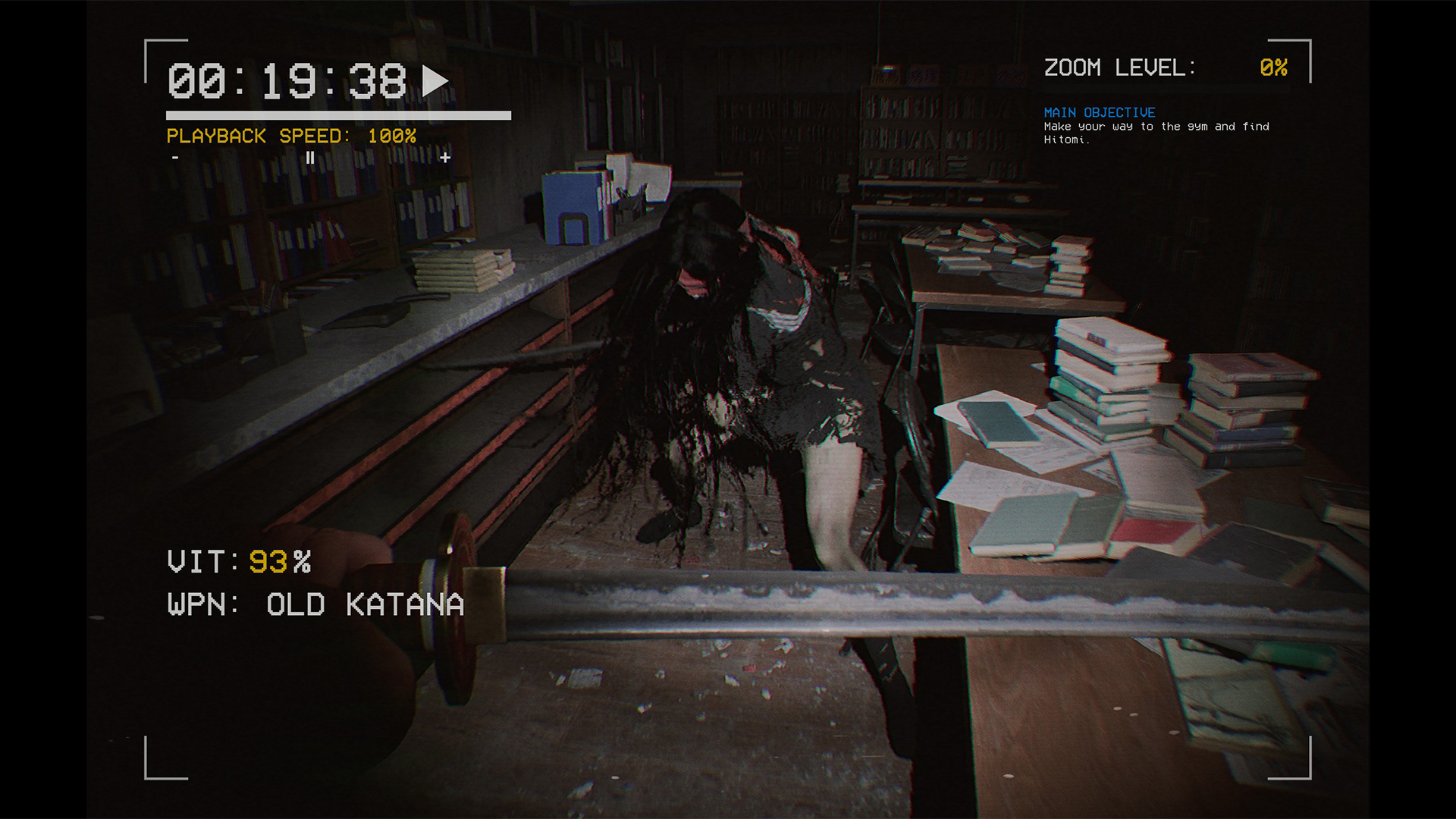Select the objective text about finding Hitomi
This screenshot has width=1456, height=819.
click(1156, 133)
